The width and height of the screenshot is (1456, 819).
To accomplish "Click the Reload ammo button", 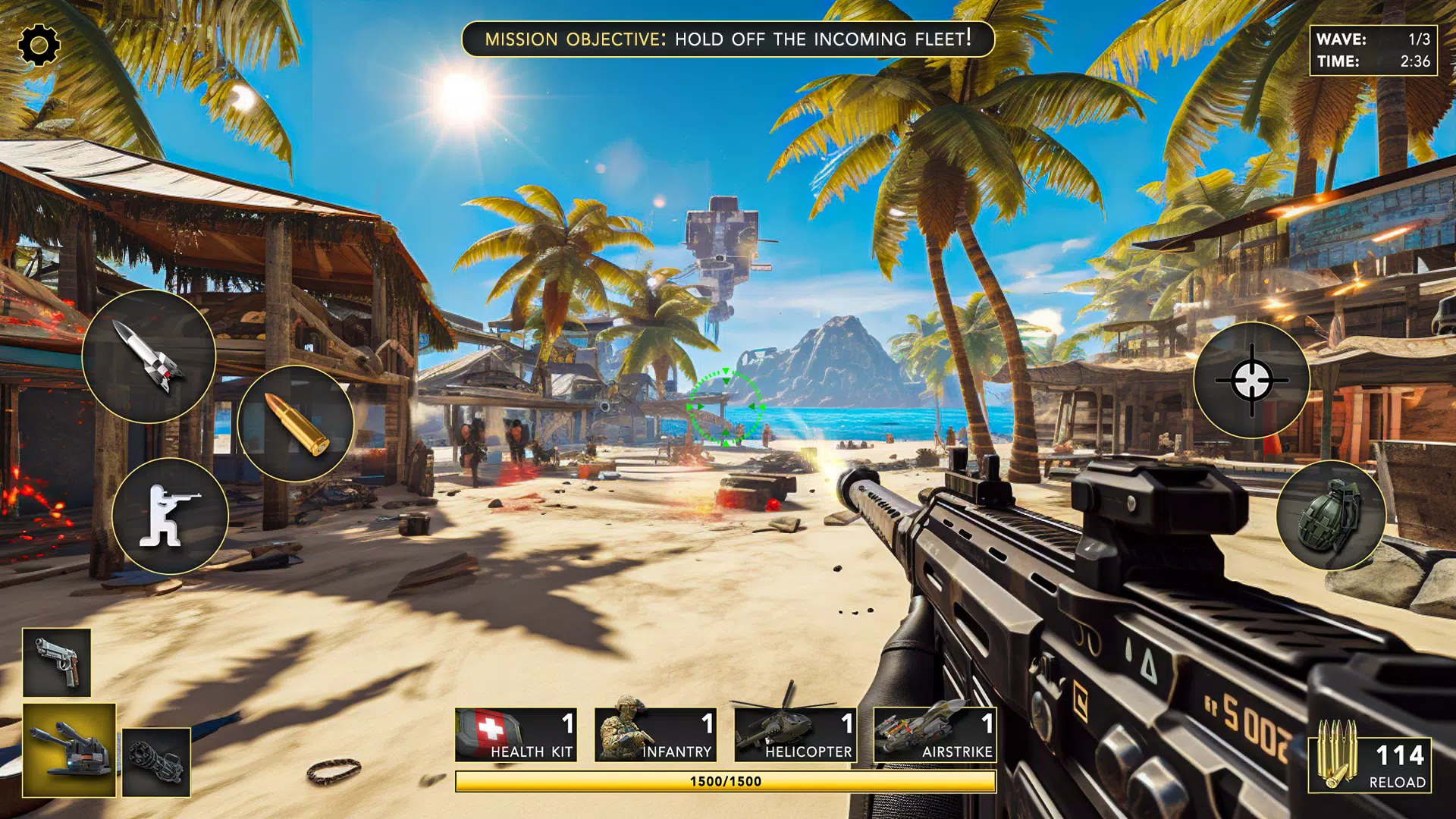I will click(x=1370, y=764).
